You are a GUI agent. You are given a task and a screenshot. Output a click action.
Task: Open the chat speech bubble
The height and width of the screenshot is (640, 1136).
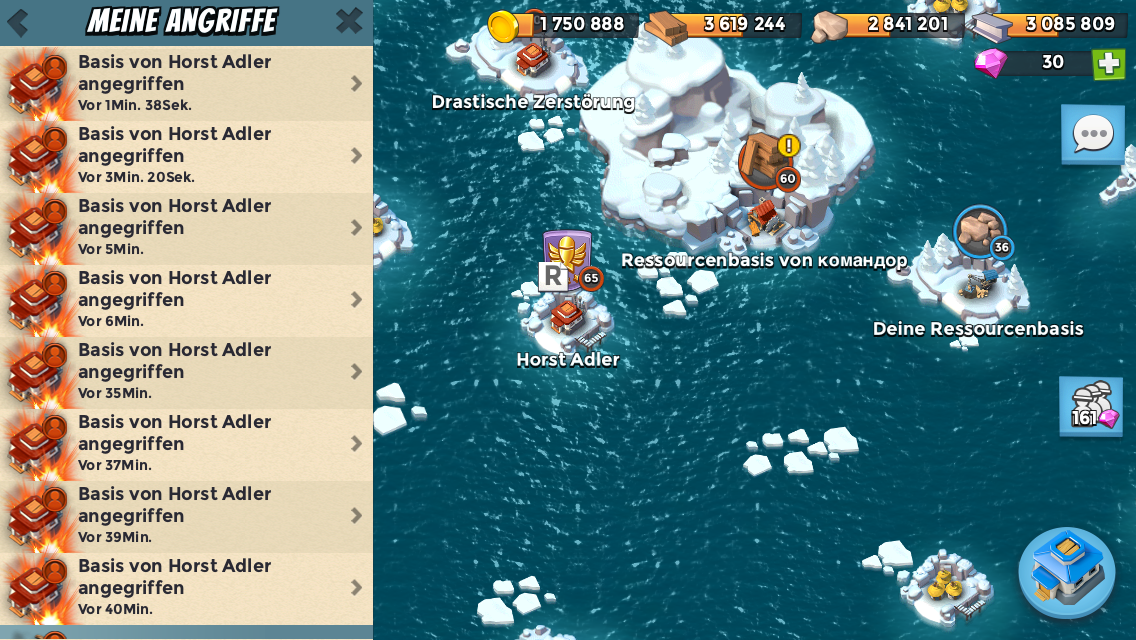[1092, 133]
